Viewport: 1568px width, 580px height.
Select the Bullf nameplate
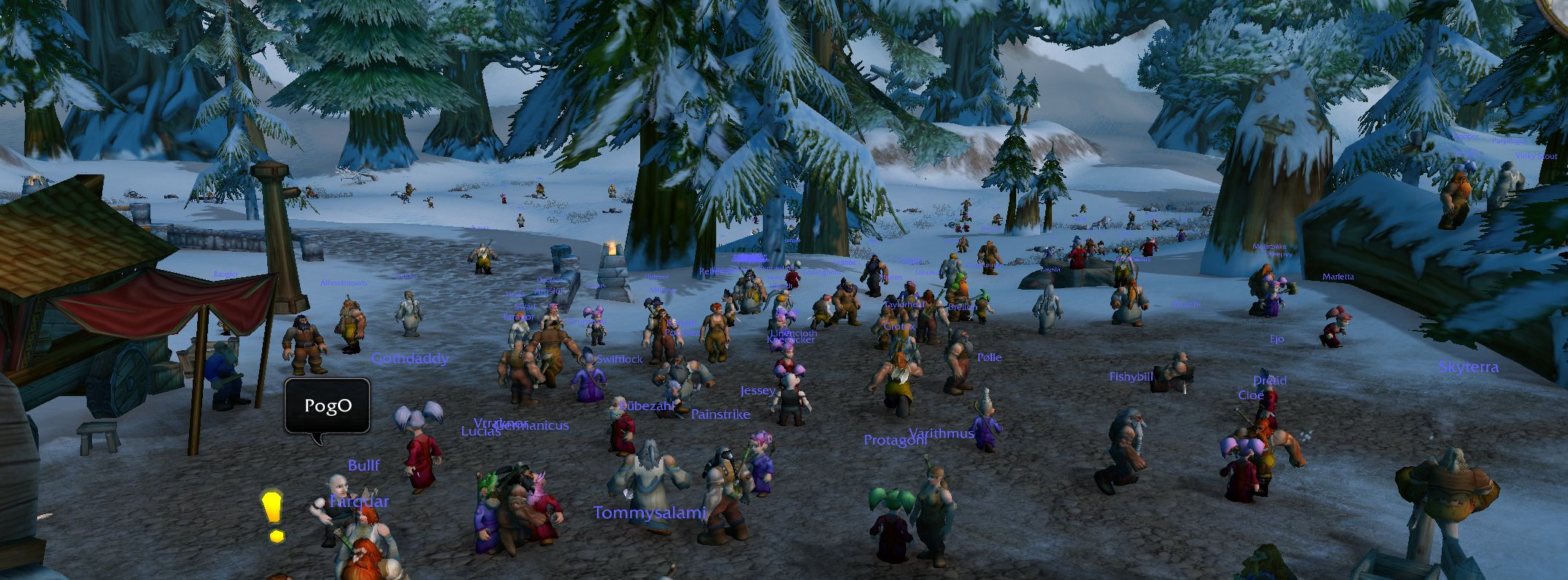364,465
